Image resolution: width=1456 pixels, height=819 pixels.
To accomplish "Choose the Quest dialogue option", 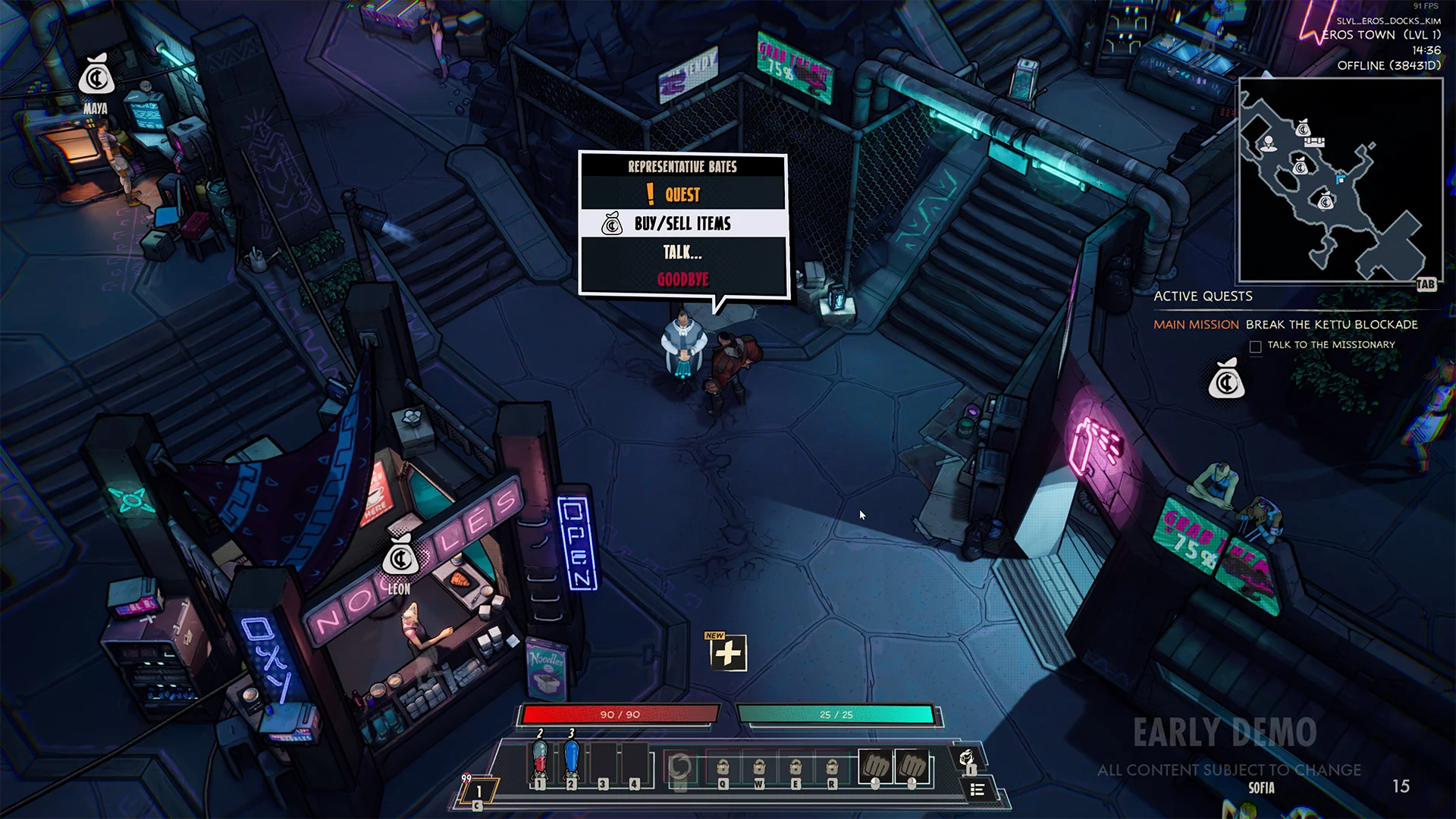I will (x=682, y=195).
